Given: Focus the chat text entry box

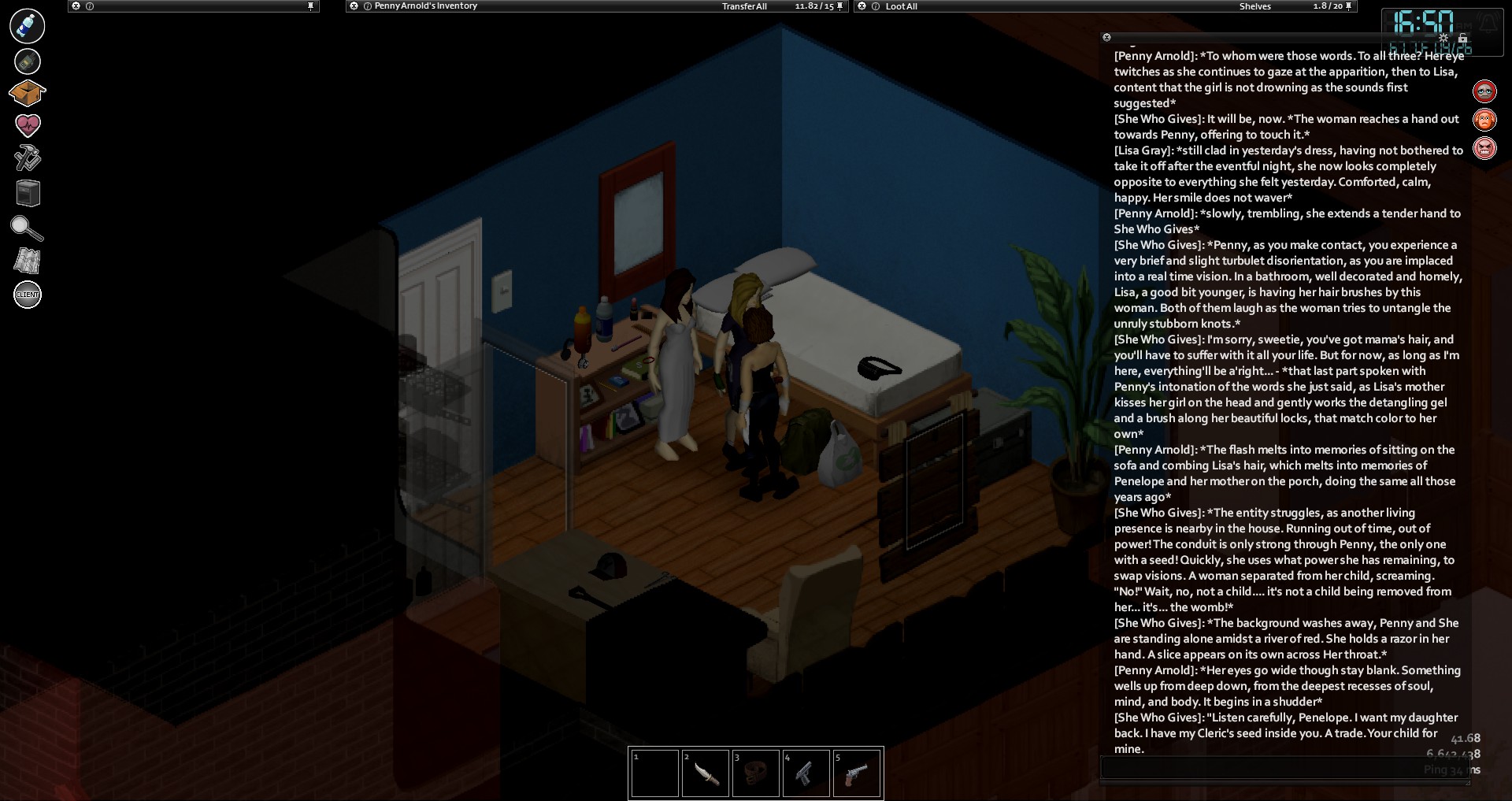Looking at the screenshot, I should coord(1284,769).
